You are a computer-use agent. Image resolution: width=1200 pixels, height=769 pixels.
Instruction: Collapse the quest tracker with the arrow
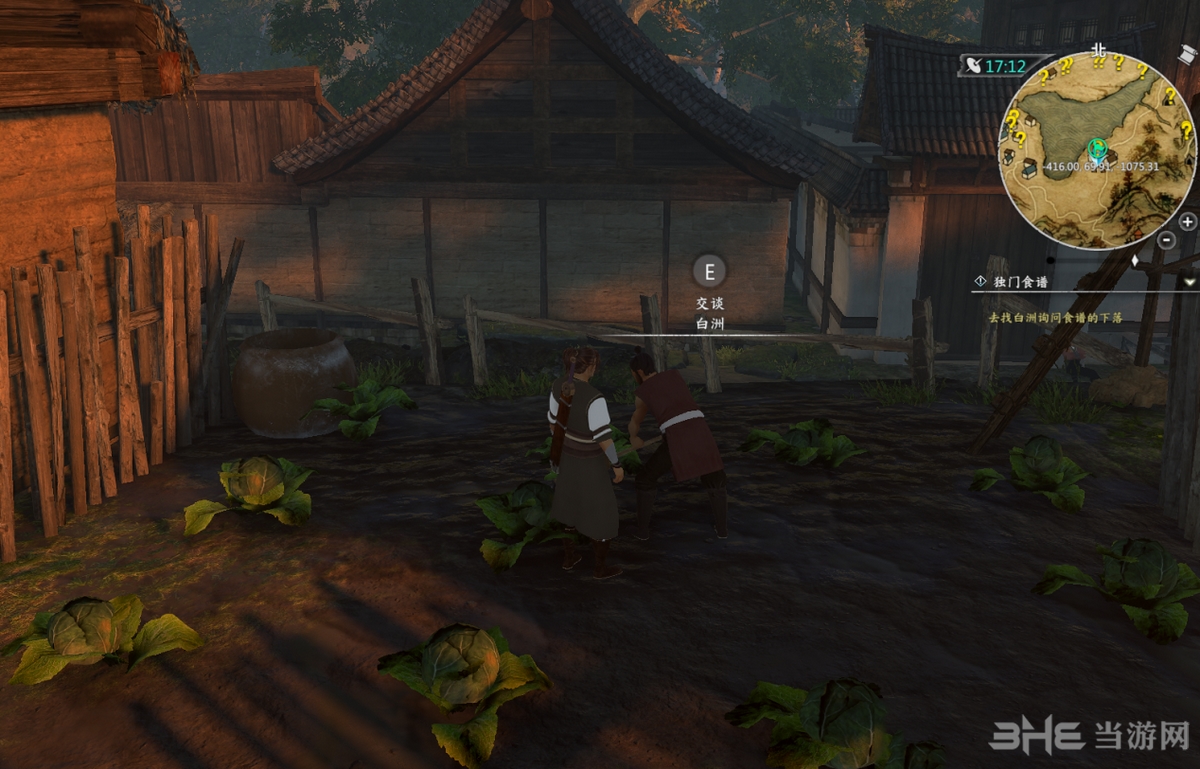1189,283
